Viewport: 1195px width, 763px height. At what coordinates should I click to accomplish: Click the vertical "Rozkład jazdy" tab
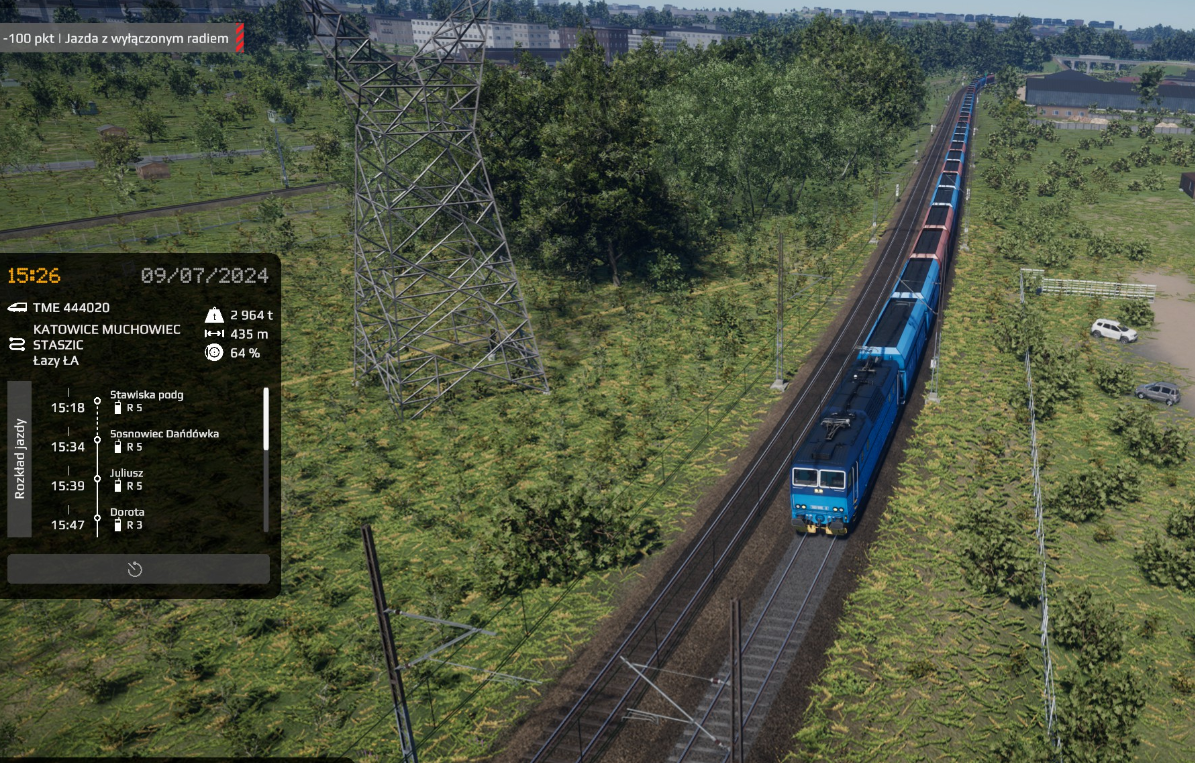tap(20, 459)
